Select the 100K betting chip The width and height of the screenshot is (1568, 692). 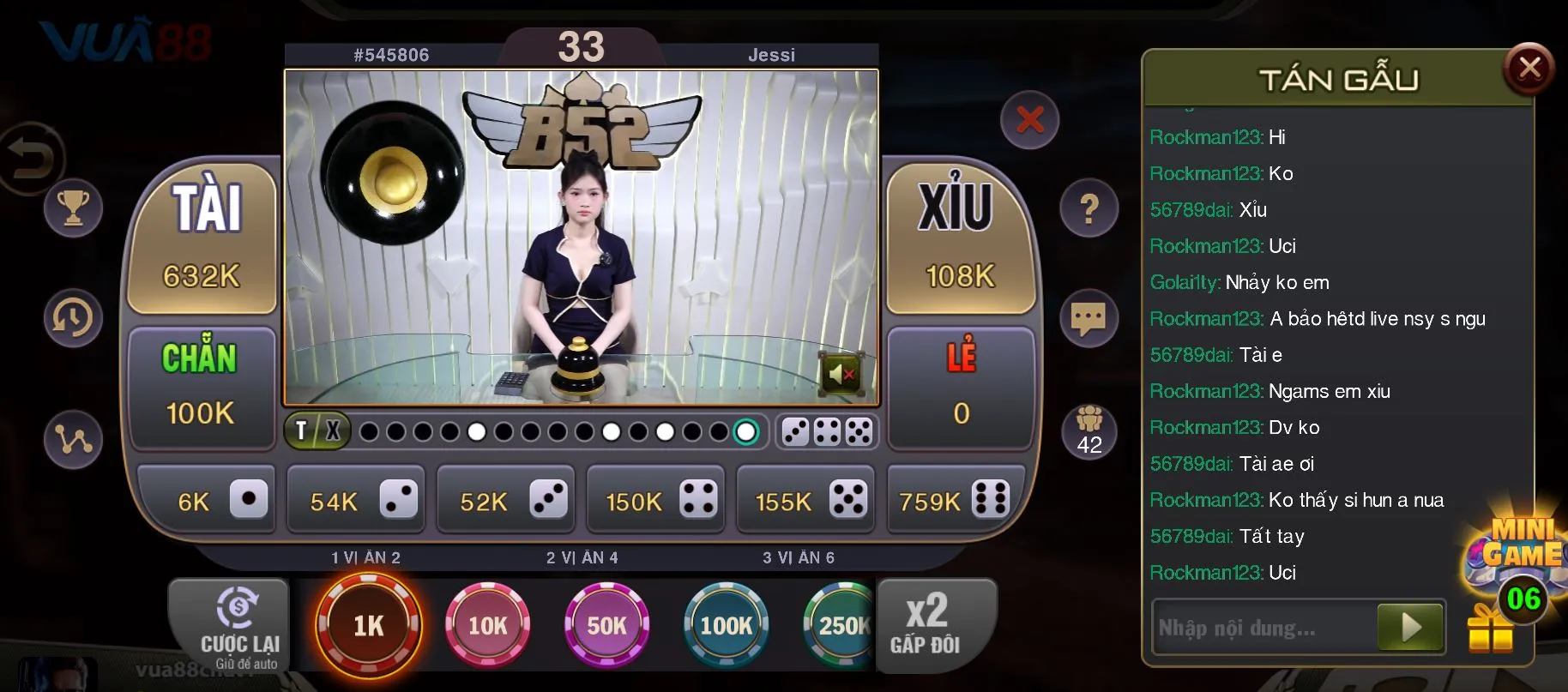726,624
